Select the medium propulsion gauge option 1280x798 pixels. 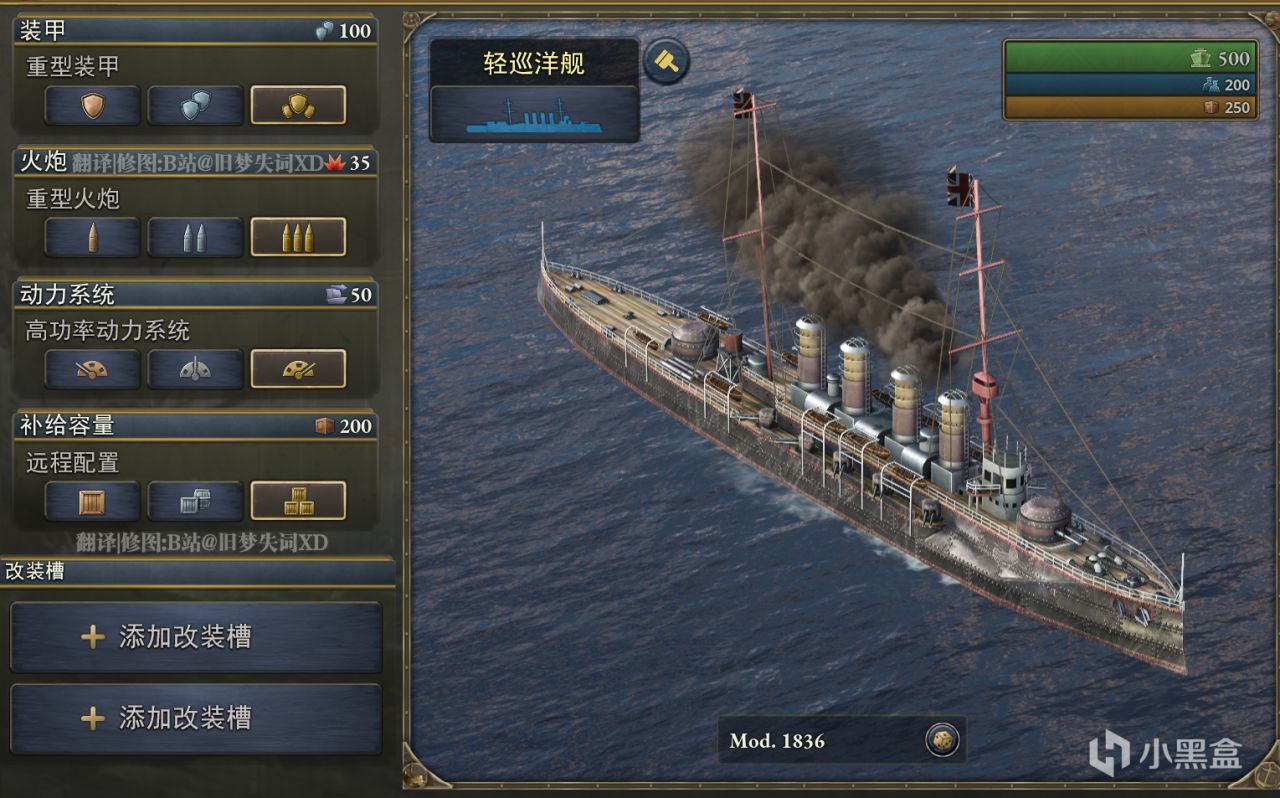point(195,369)
